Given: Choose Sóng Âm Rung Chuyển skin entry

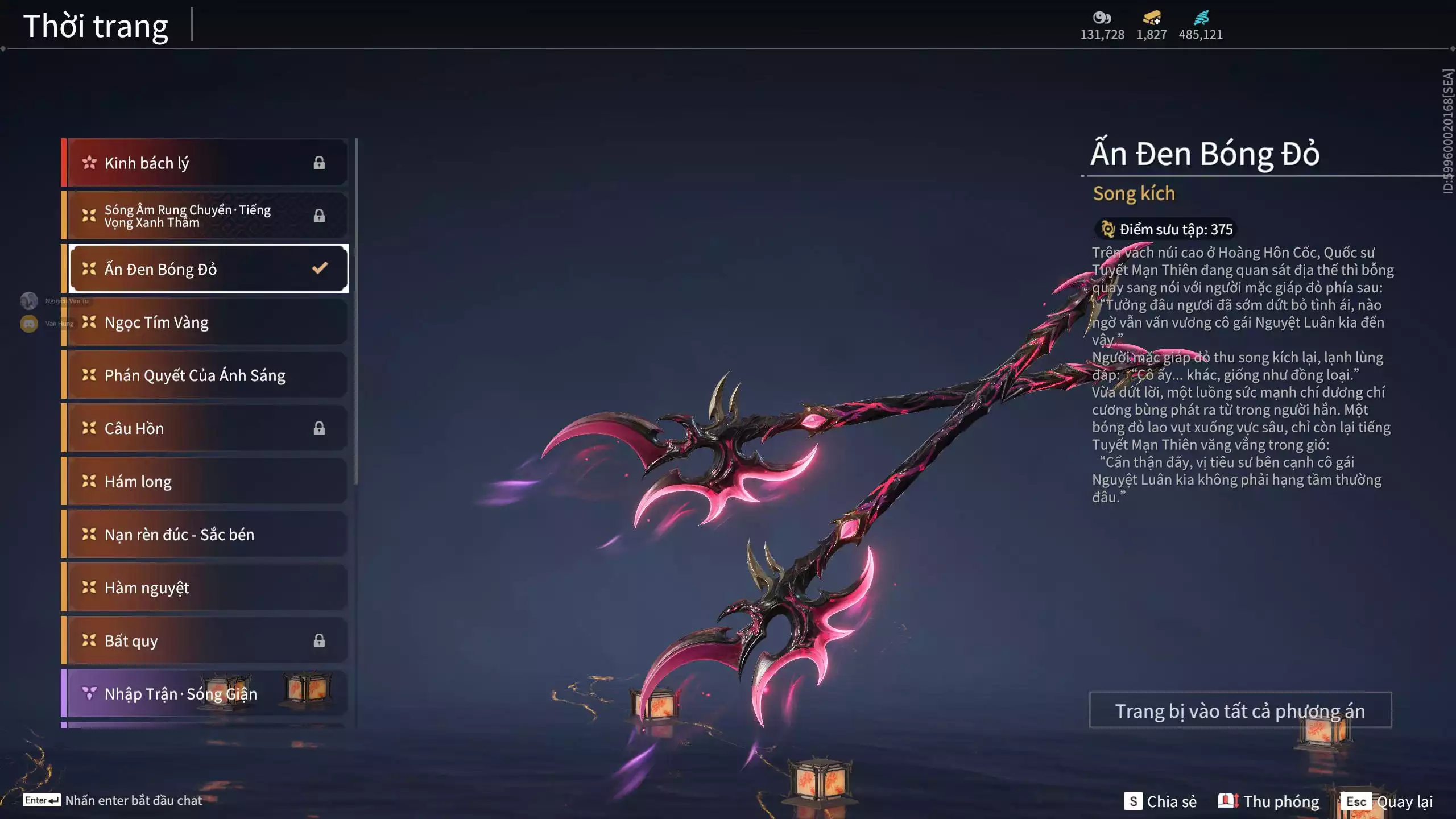Looking at the screenshot, I should pyautogui.click(x=205, y=216).
